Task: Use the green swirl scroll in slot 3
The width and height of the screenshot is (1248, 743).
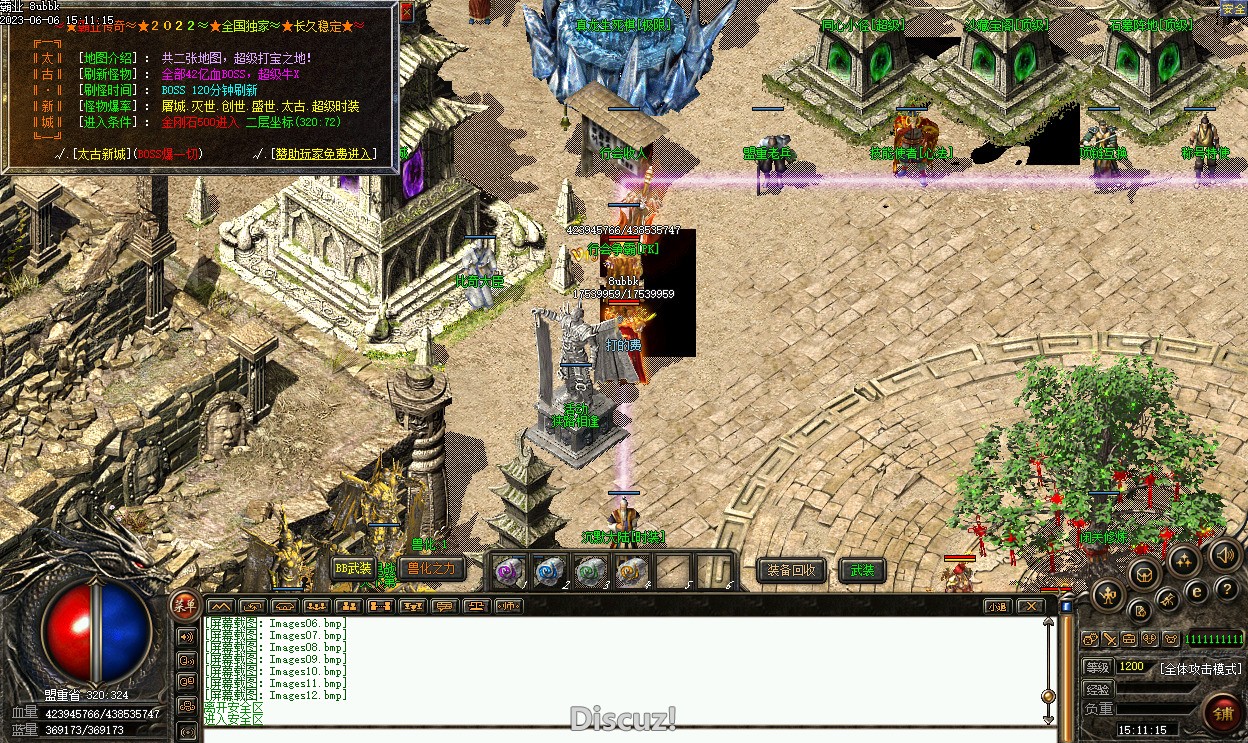Action: [590, 572]
